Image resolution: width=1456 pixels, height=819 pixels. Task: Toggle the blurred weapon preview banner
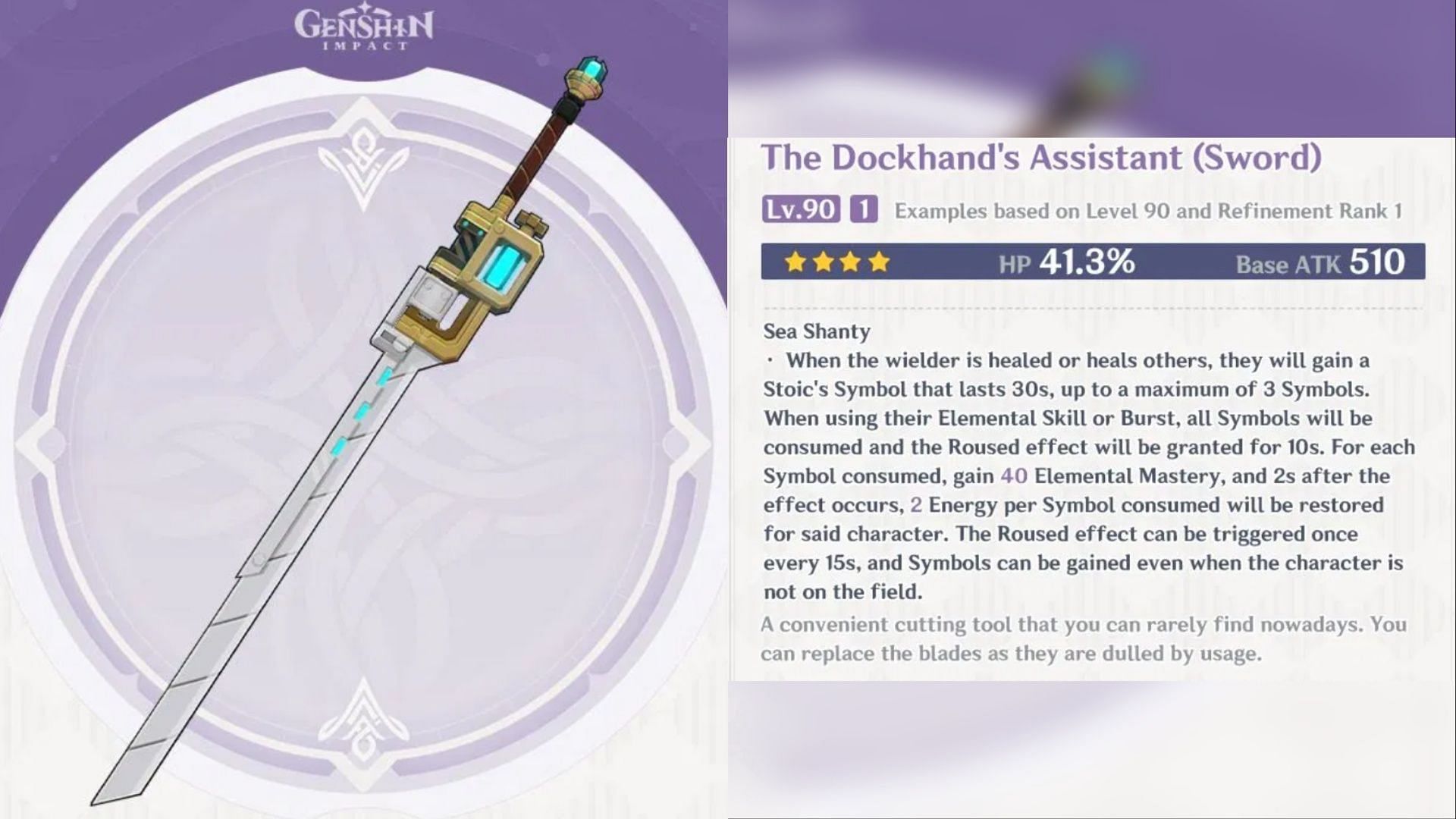1092,64
